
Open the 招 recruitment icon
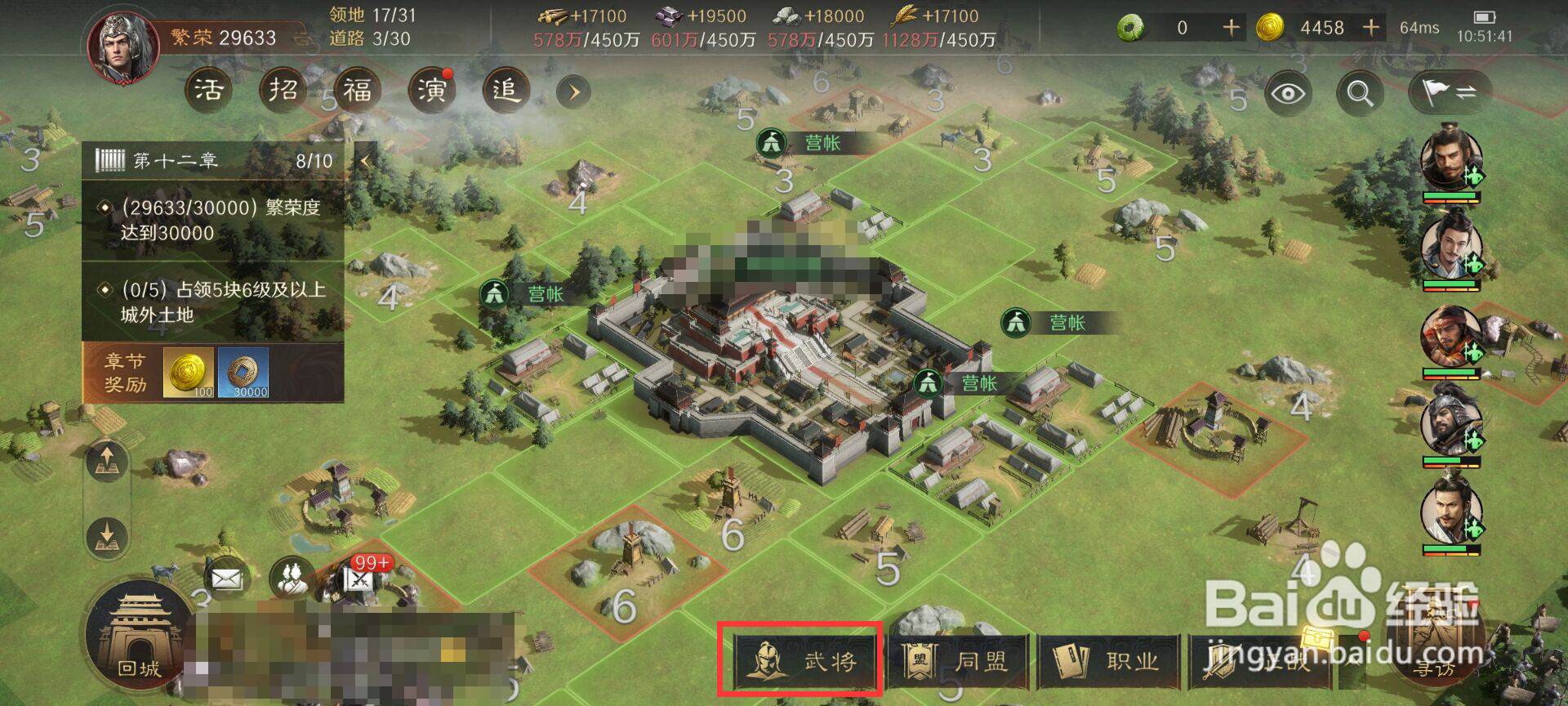283,90
